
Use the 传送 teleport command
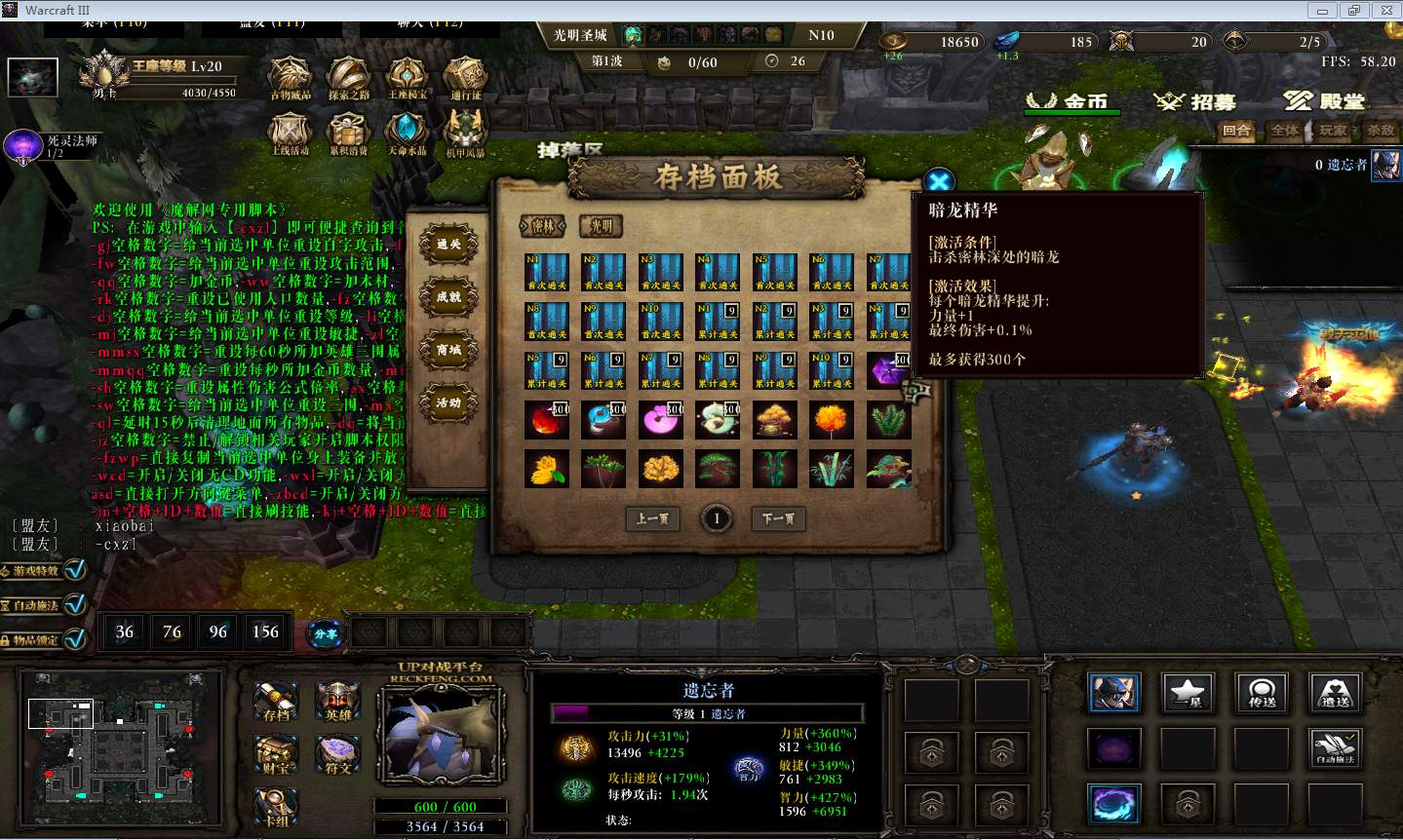(x=1262, y=692)
